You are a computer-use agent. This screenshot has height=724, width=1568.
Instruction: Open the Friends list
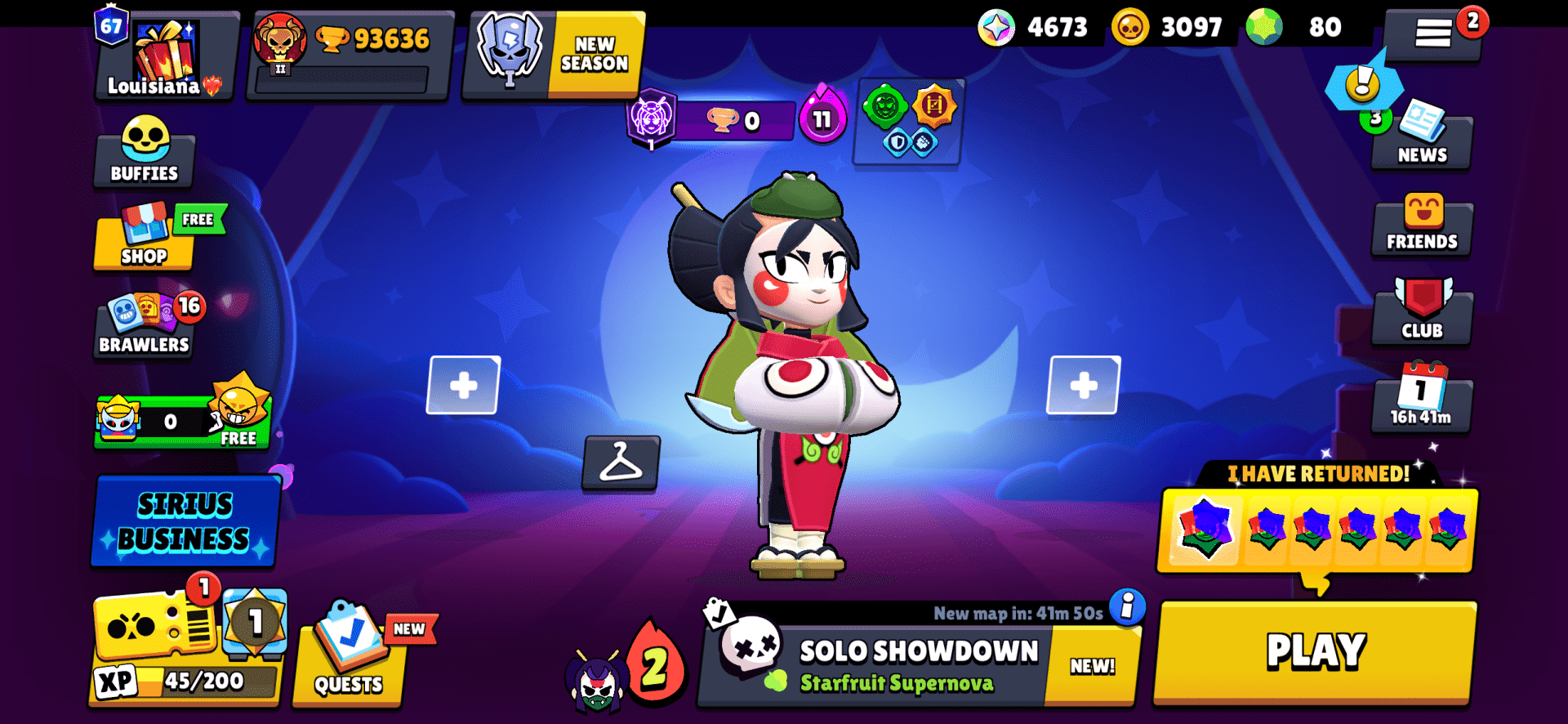(1421, 226)
